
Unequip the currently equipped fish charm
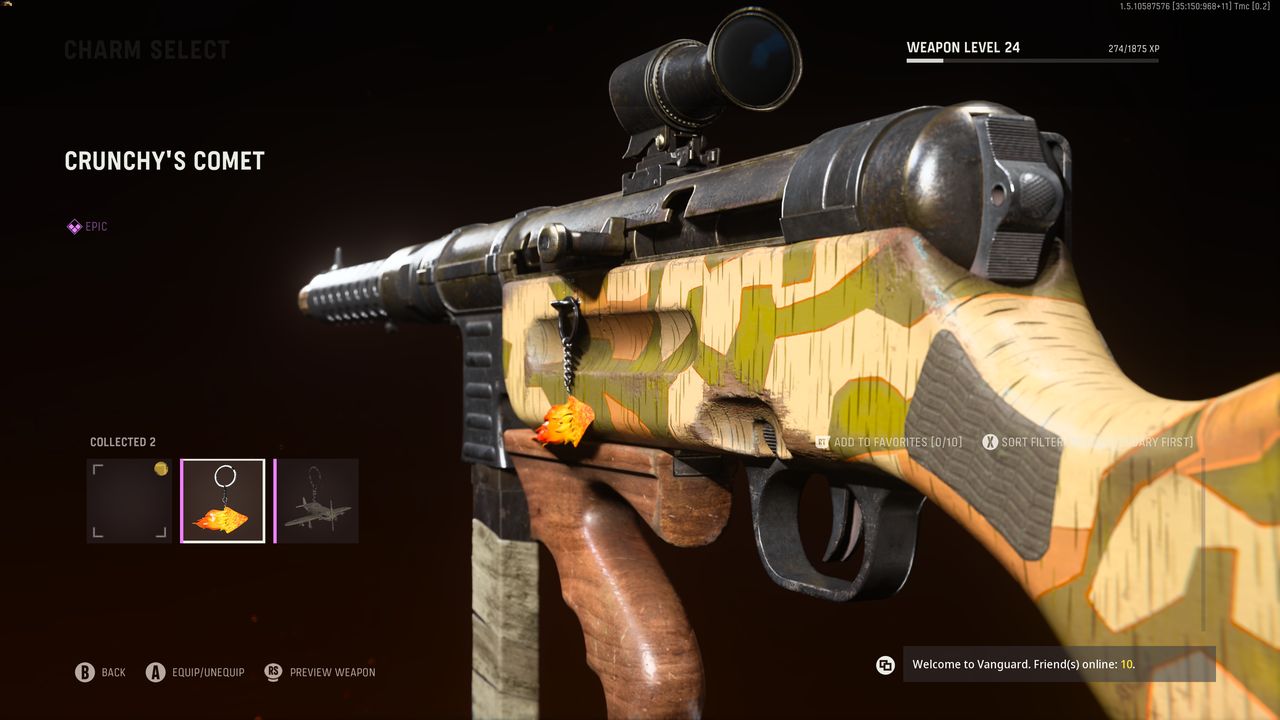[155, 672]
